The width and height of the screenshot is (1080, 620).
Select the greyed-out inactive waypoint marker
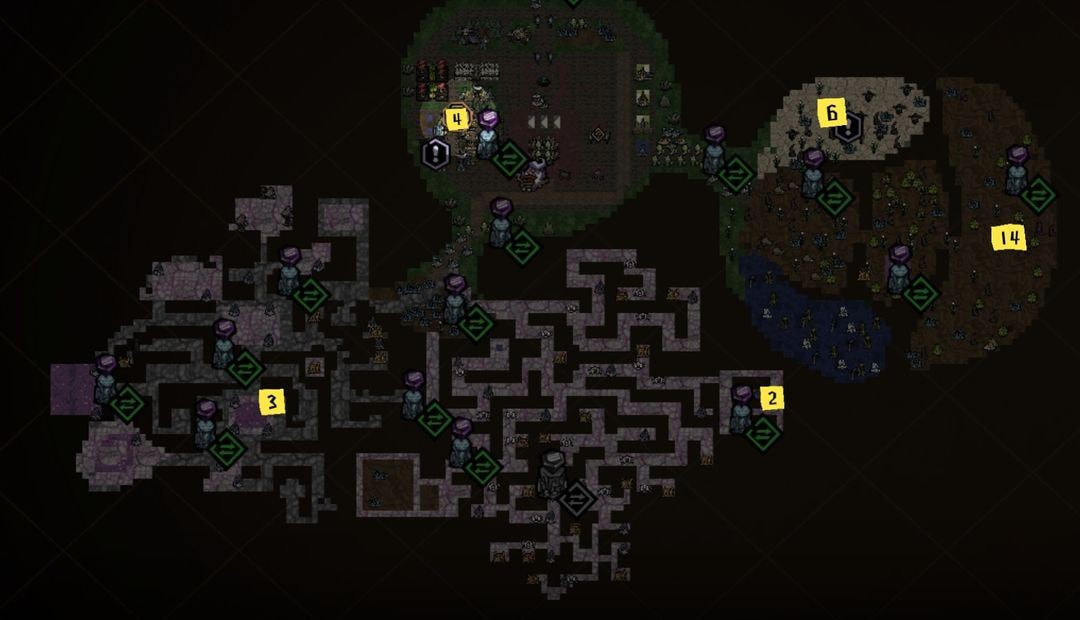point(576,497)
